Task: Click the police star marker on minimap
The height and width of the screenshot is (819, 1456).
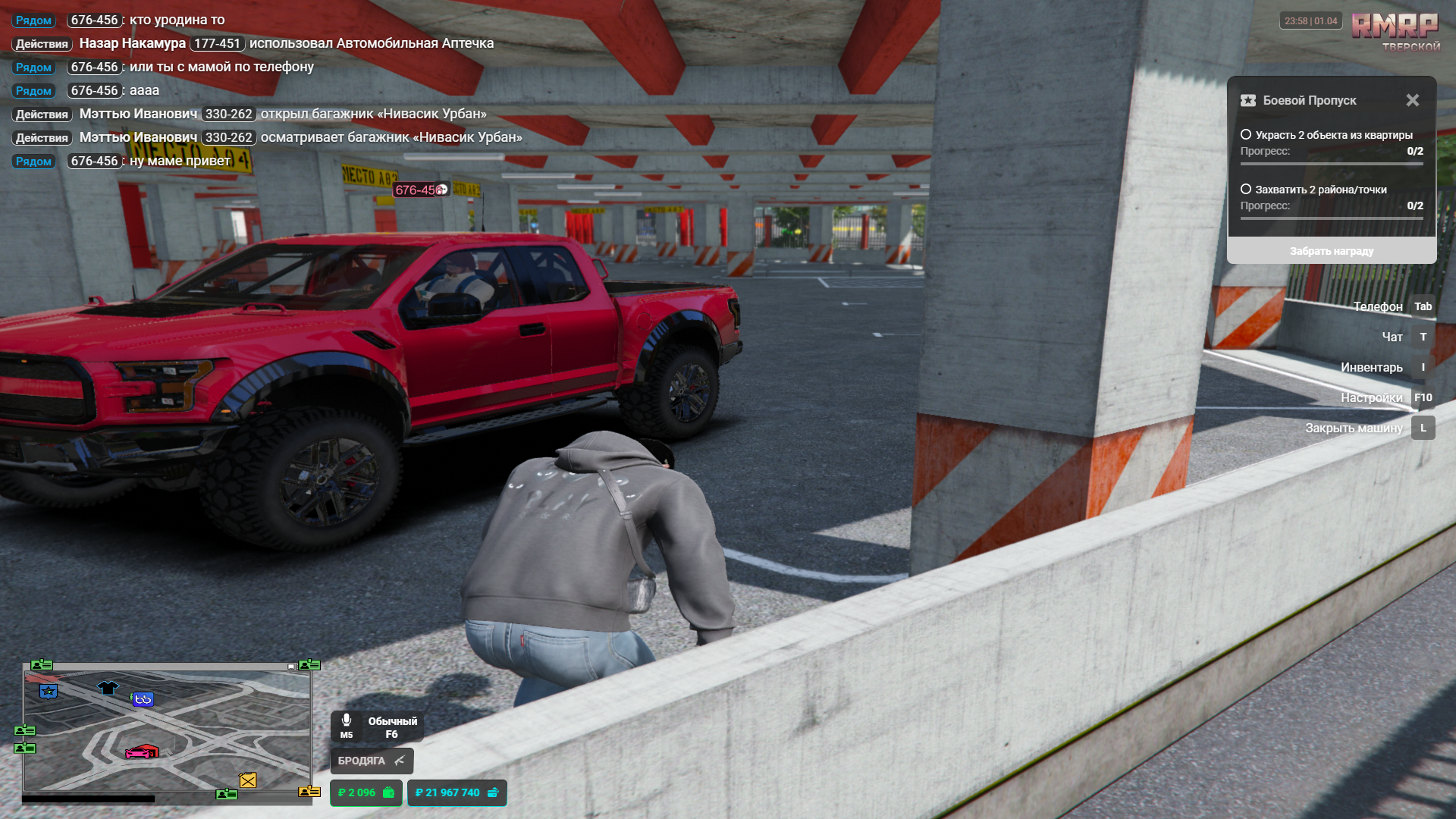Action: click(49, 692)
